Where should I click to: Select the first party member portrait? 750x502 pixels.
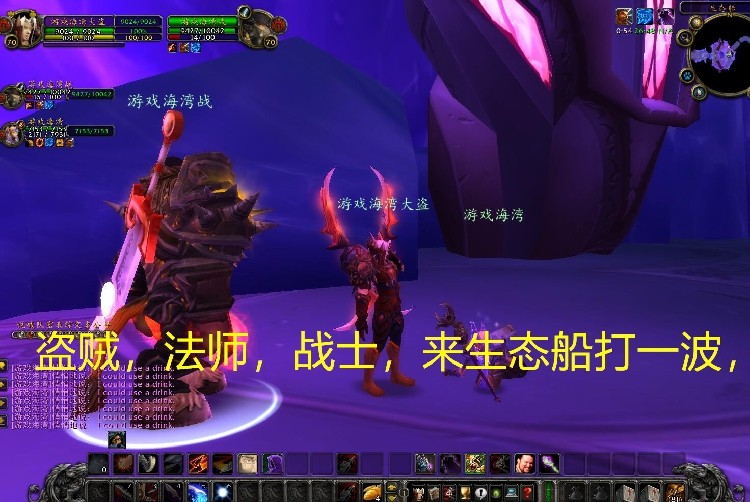[13, 97]
